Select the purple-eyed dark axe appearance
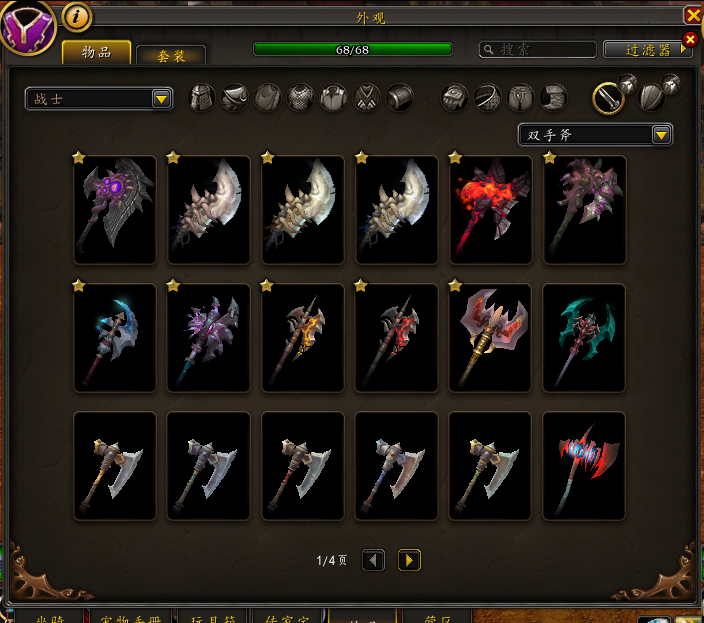This screenshot has height=623, width=704. 115,209
